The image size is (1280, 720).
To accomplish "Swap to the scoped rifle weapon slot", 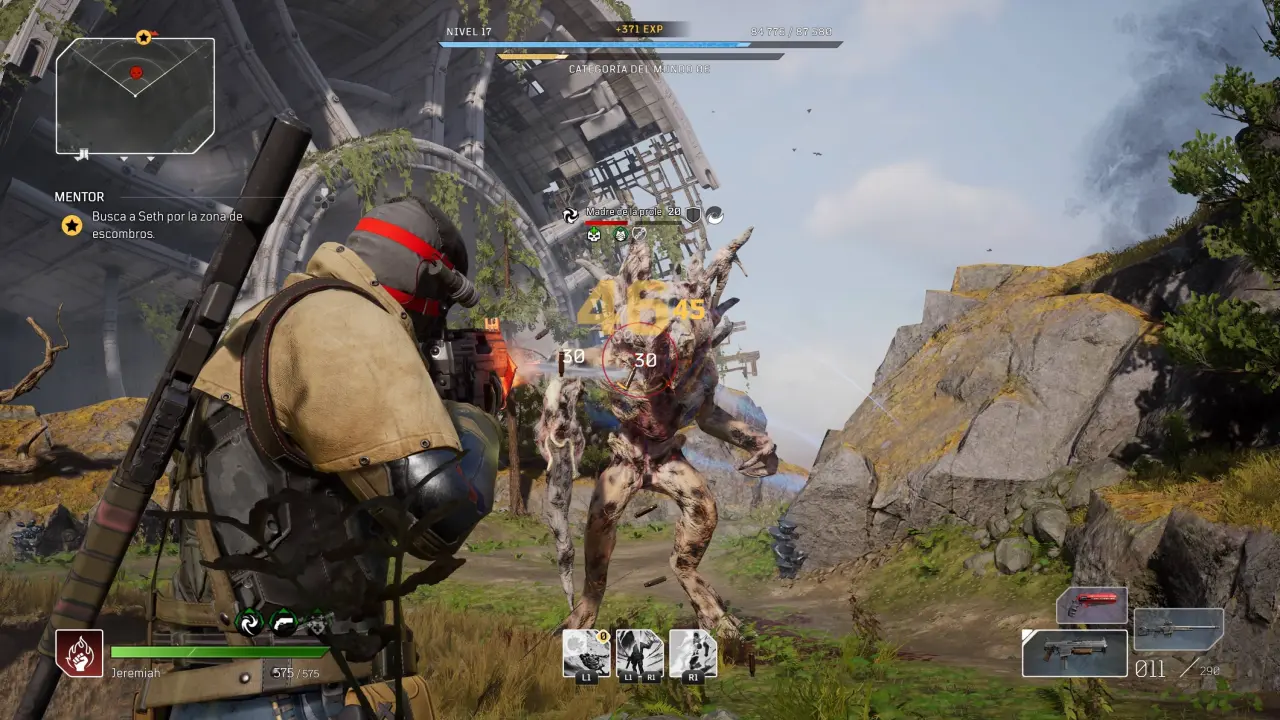I will (x=1178, y=630).
